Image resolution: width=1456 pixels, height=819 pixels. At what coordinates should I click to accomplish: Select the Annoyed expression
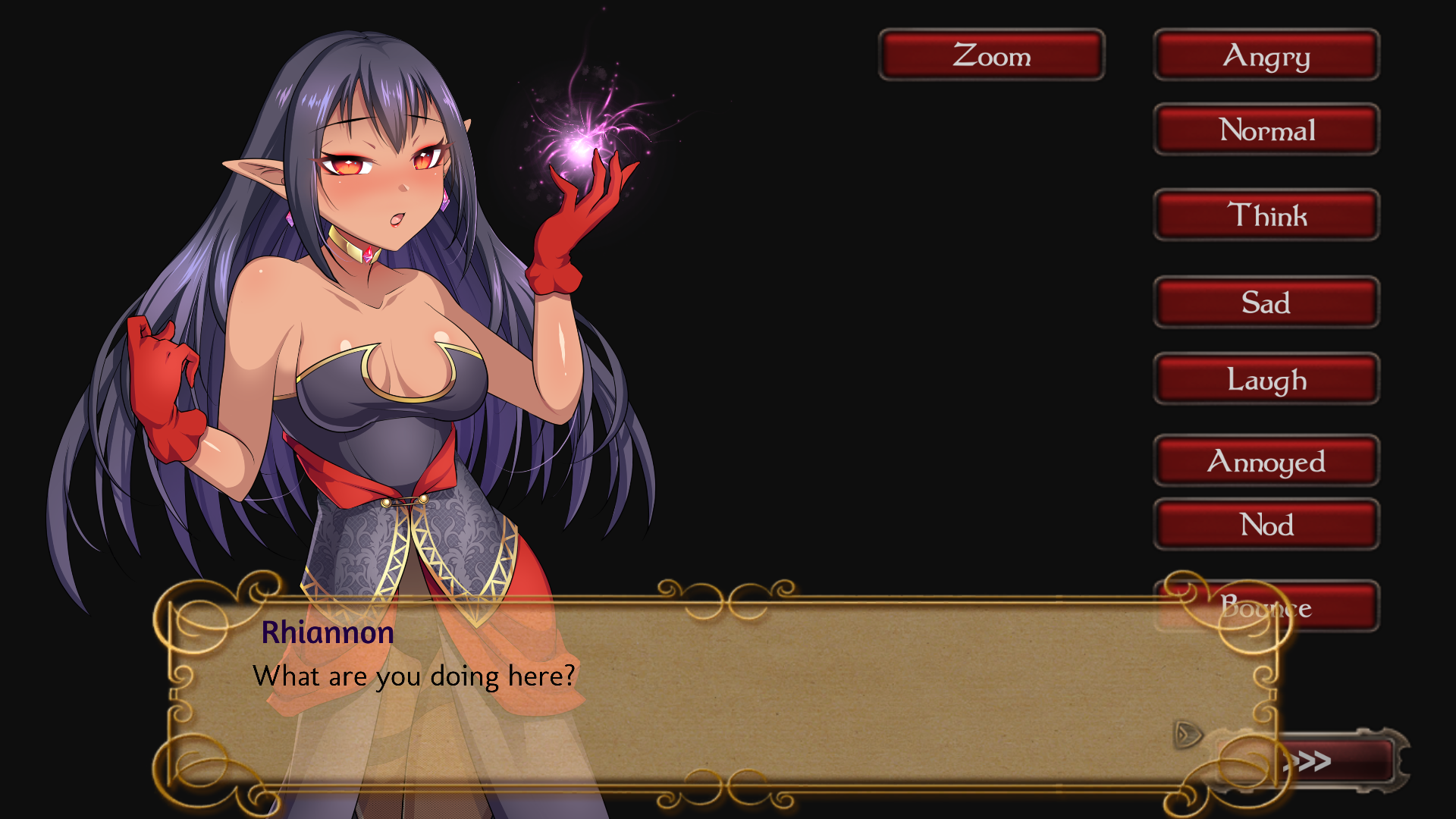tap(1266, 461)
